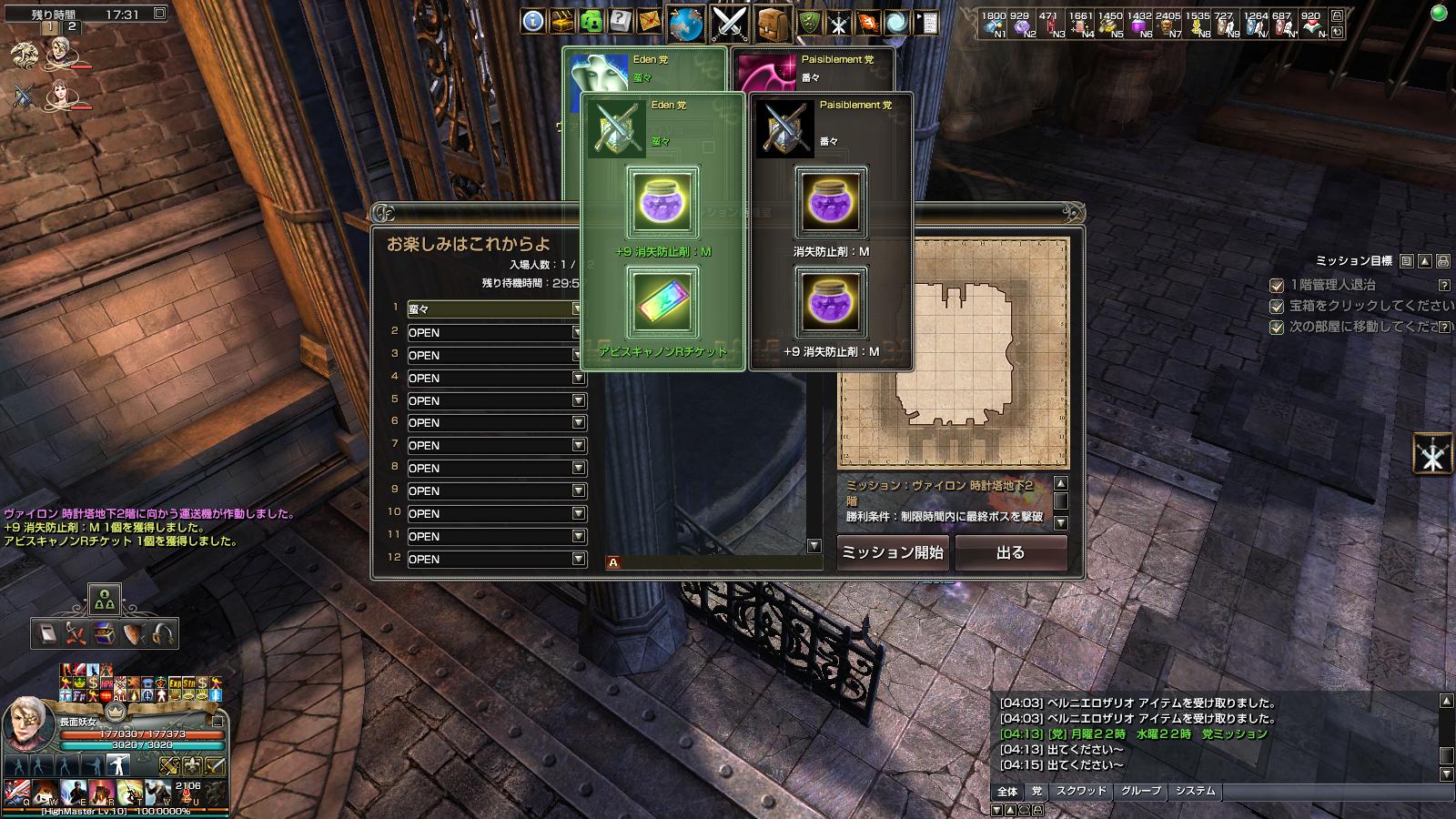Activate the Q skill on the hotbar
1456x819 pixels.
point(17,791)
